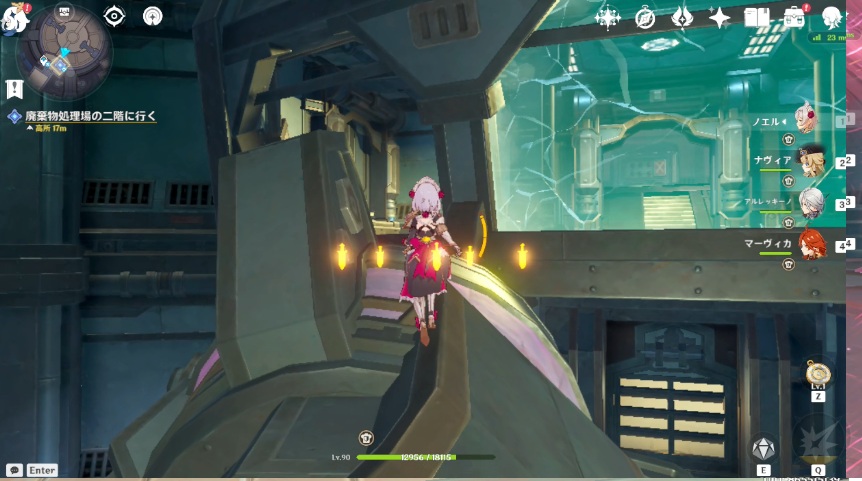
Task: Activate the elemental sight eye icon
Action: [x=114, y=16]
